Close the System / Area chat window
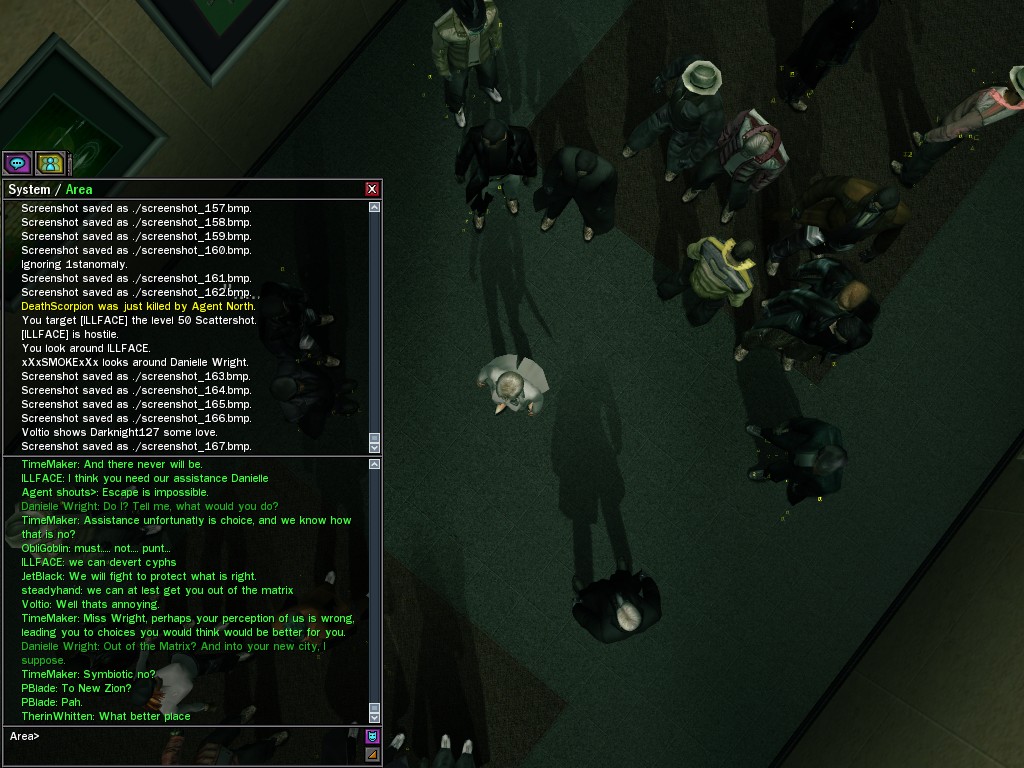Viewport: 1024px width, 768px height. [x=372, y=189]
